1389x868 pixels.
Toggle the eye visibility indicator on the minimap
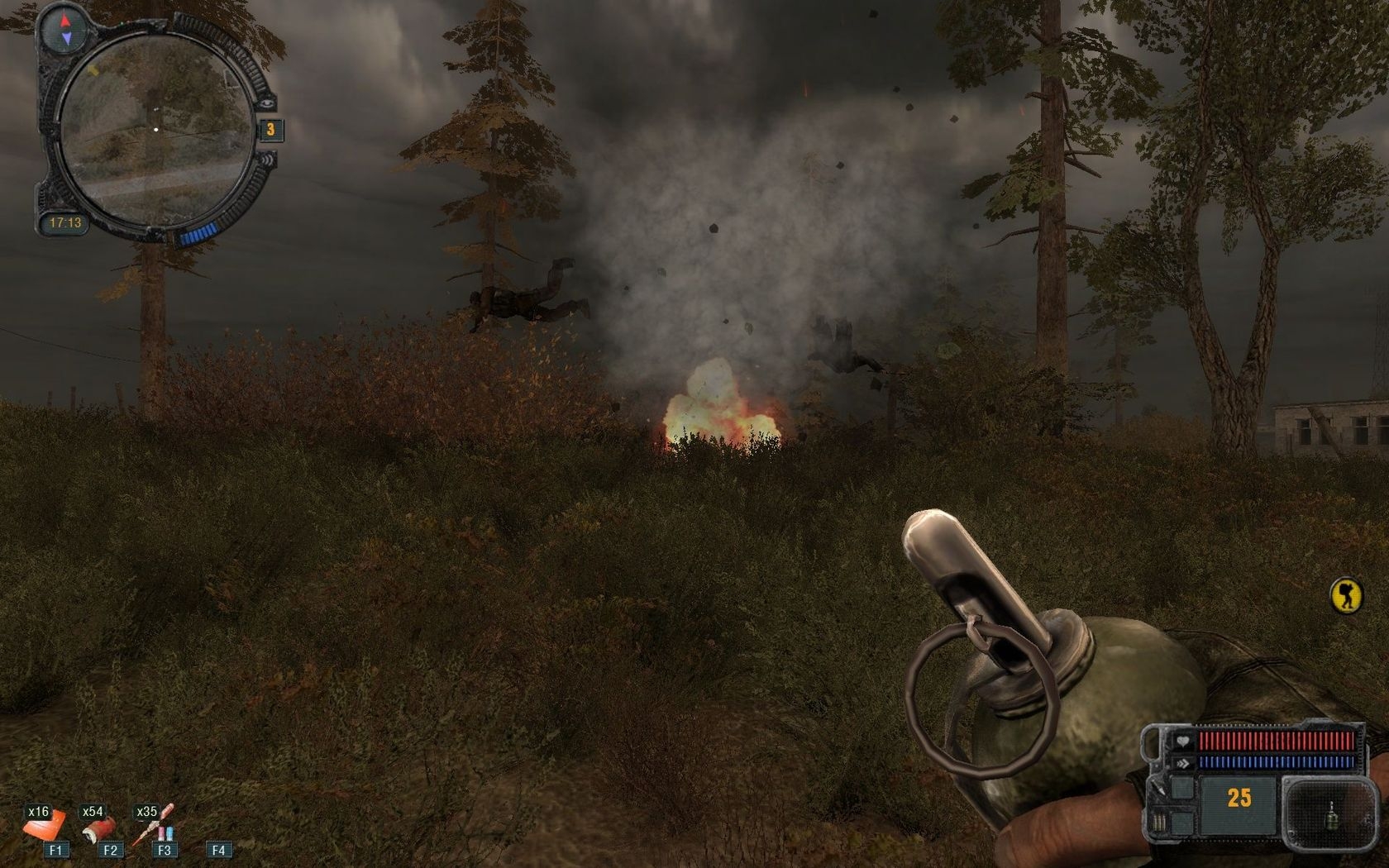(x=267, y=103)
